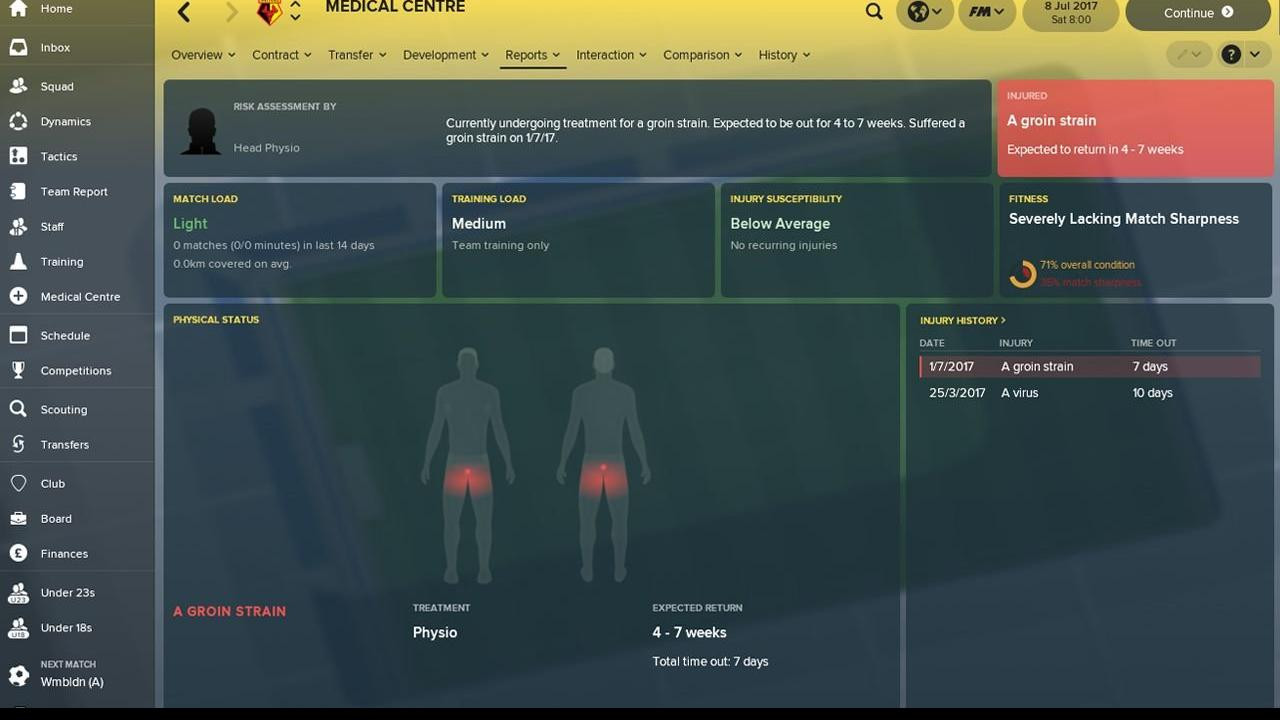Open the History dropdown tab
Screen dimensions: 1280x720
[x=784, y=55]
